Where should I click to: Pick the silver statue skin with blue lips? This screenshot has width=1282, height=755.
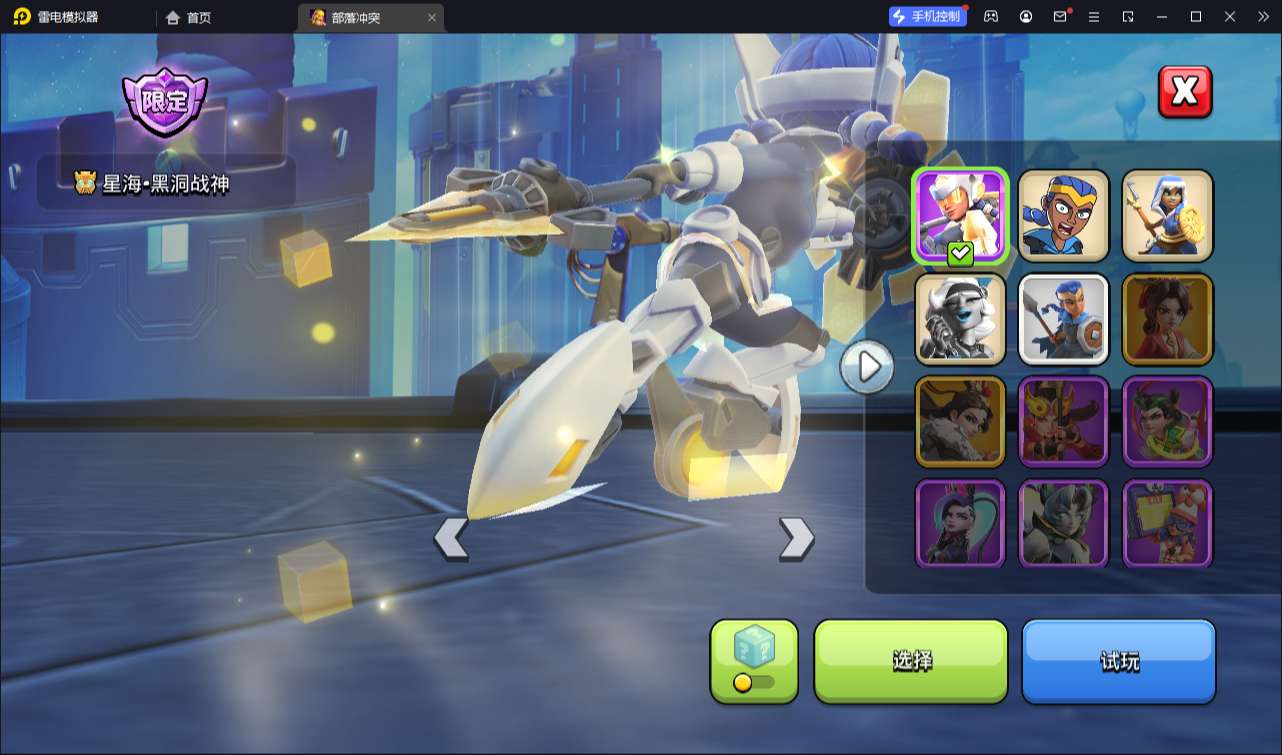click(960, 319)
